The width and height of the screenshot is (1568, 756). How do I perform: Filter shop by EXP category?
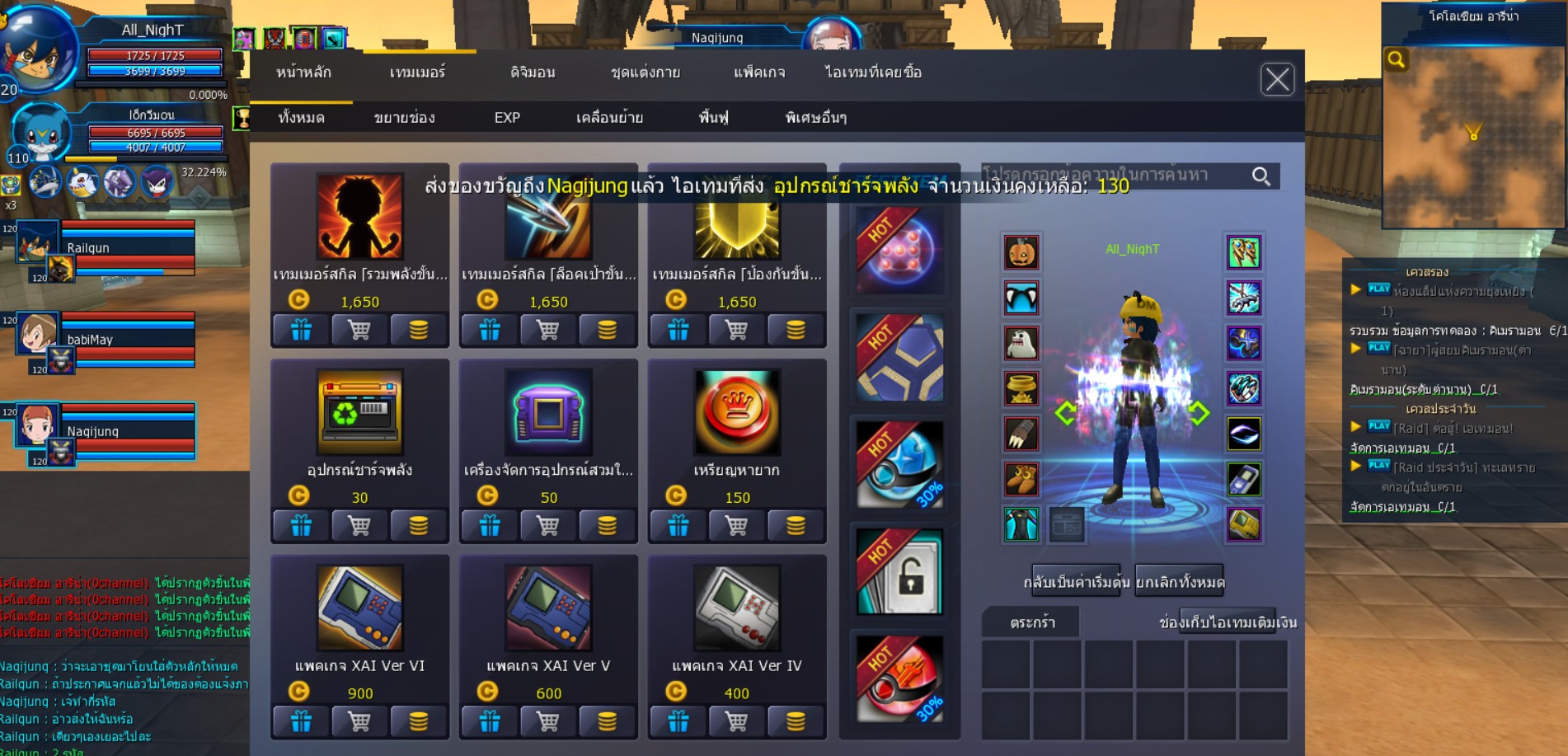tap(507, 118)
